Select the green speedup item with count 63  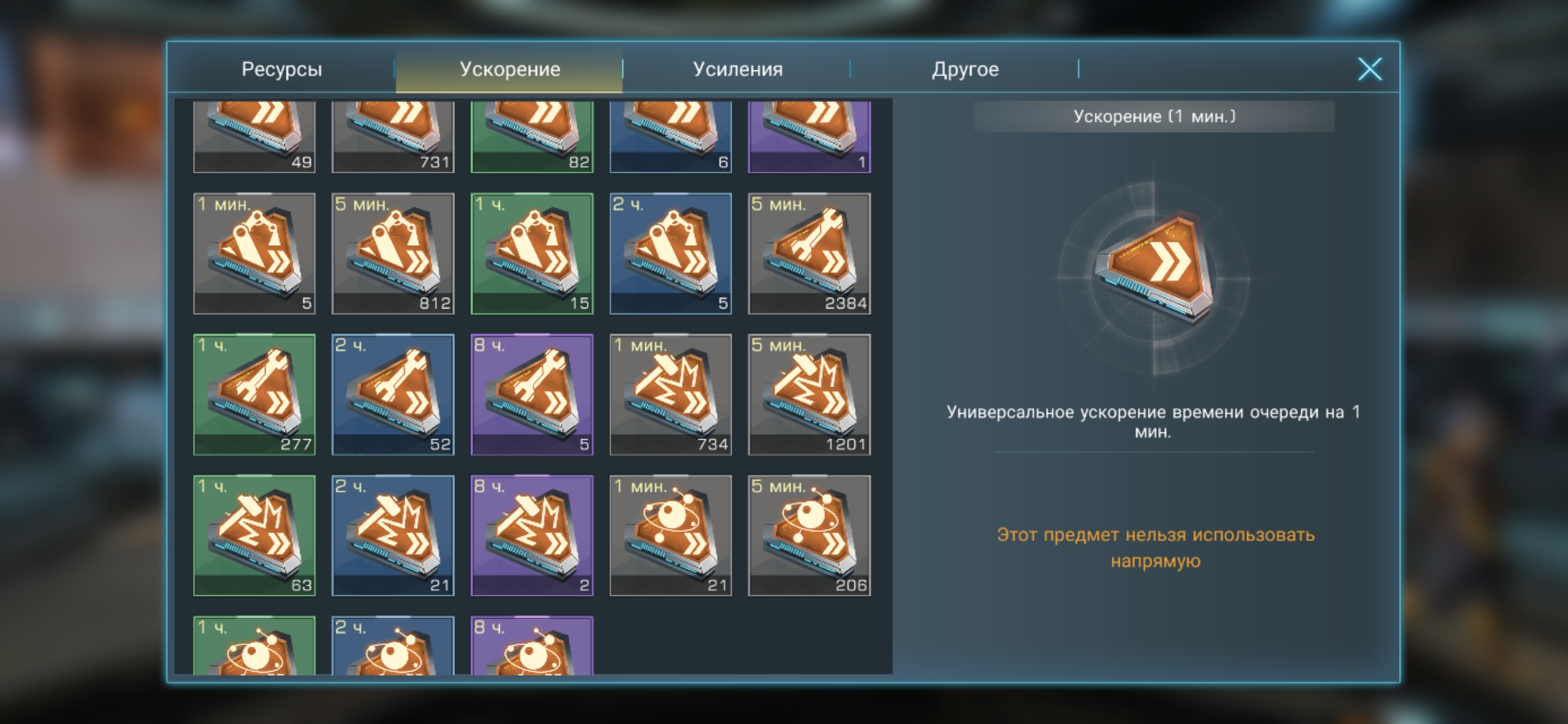254,535
